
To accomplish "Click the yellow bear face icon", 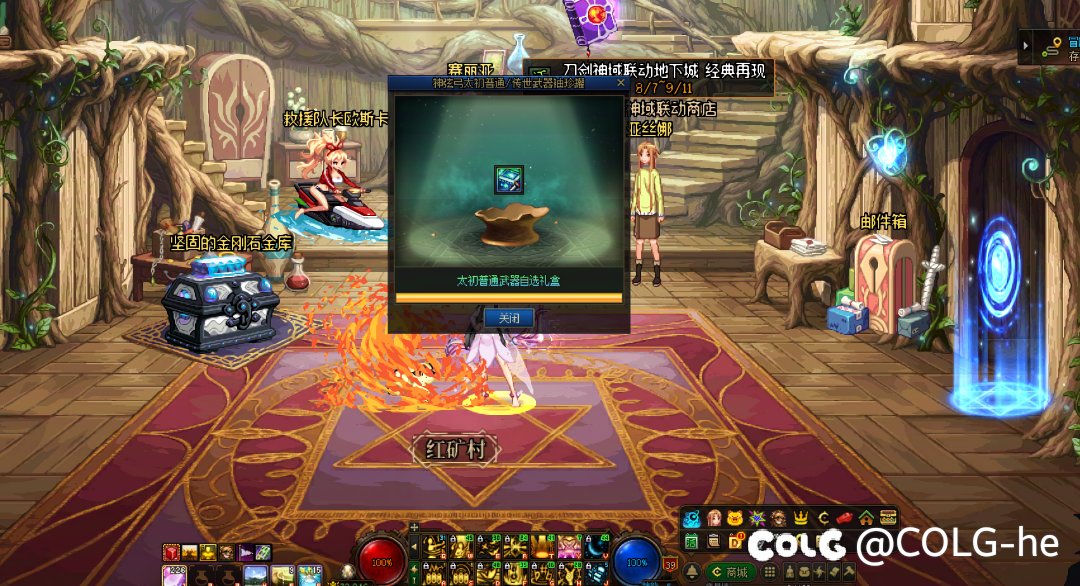I will tap(735, 518).
